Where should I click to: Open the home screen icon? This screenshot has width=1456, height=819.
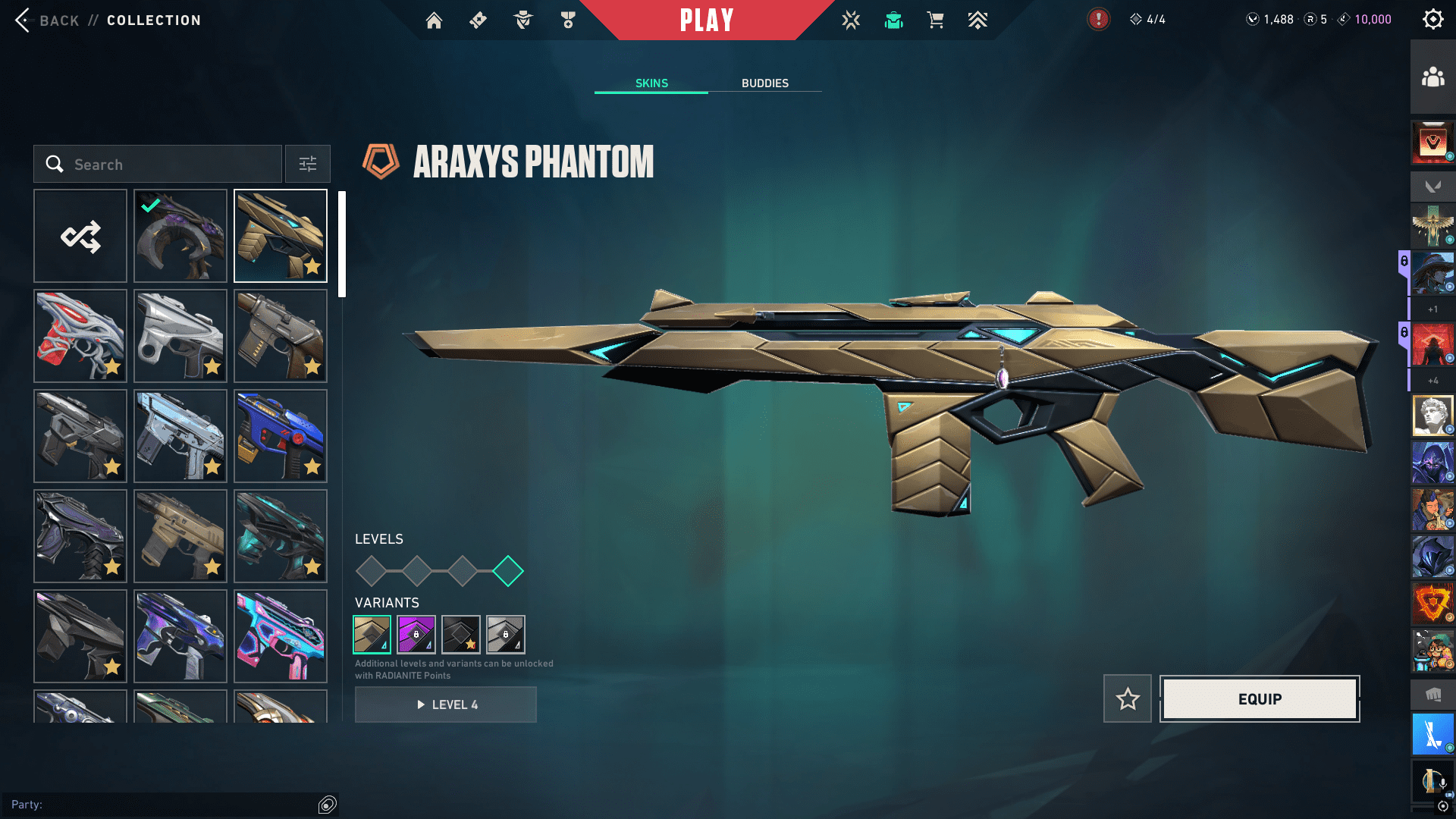coord(434,20)
